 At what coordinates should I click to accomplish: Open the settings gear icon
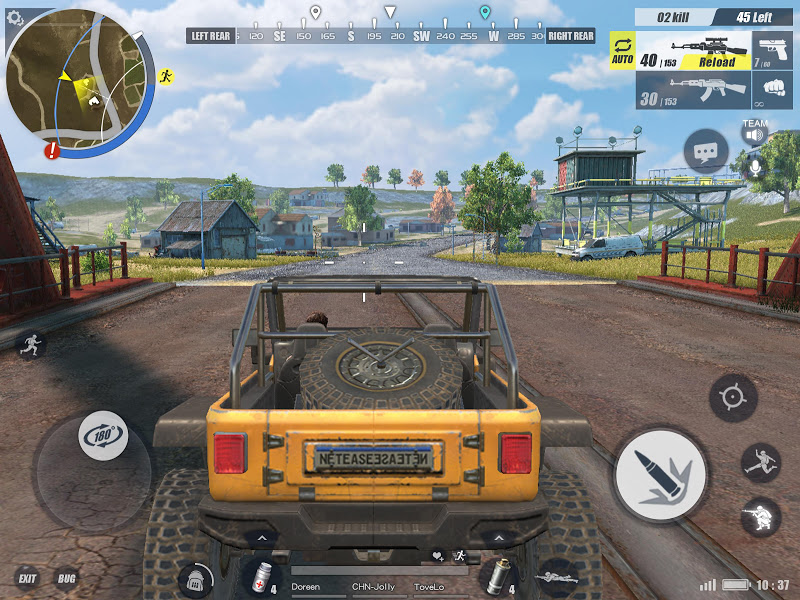click(x=14, y=17)
